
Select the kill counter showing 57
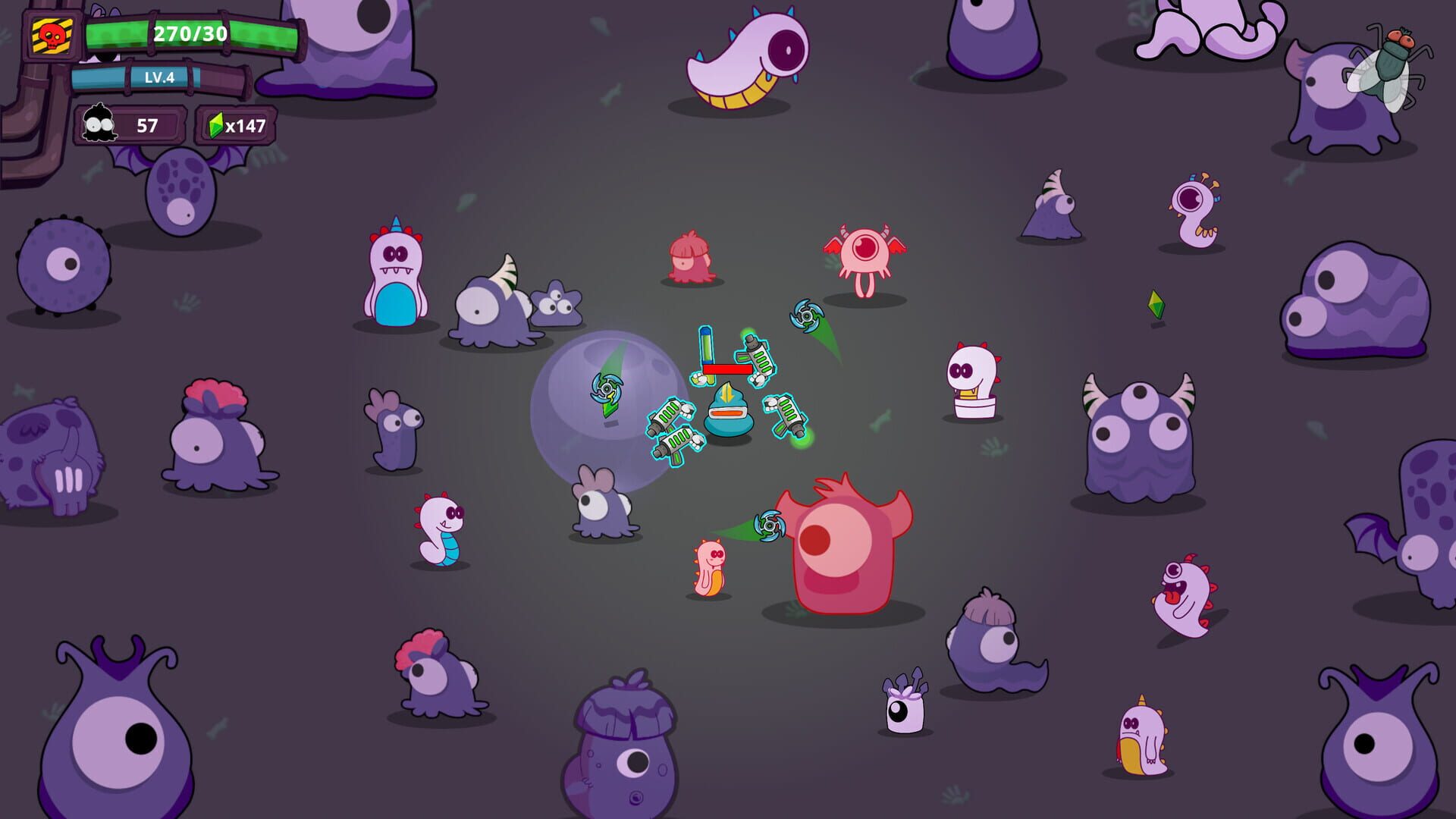point(148,124)
